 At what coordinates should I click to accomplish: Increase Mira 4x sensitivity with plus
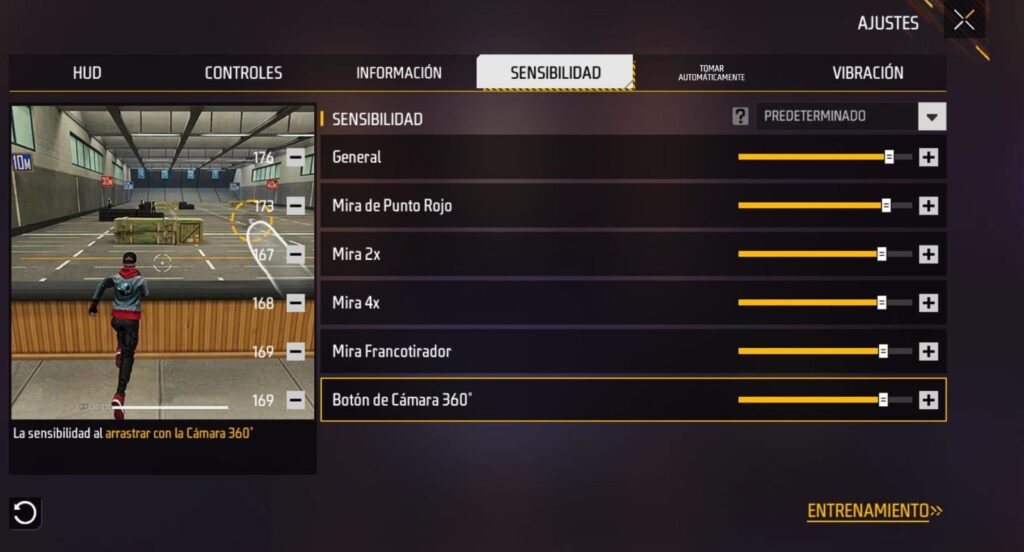point(928,303)
